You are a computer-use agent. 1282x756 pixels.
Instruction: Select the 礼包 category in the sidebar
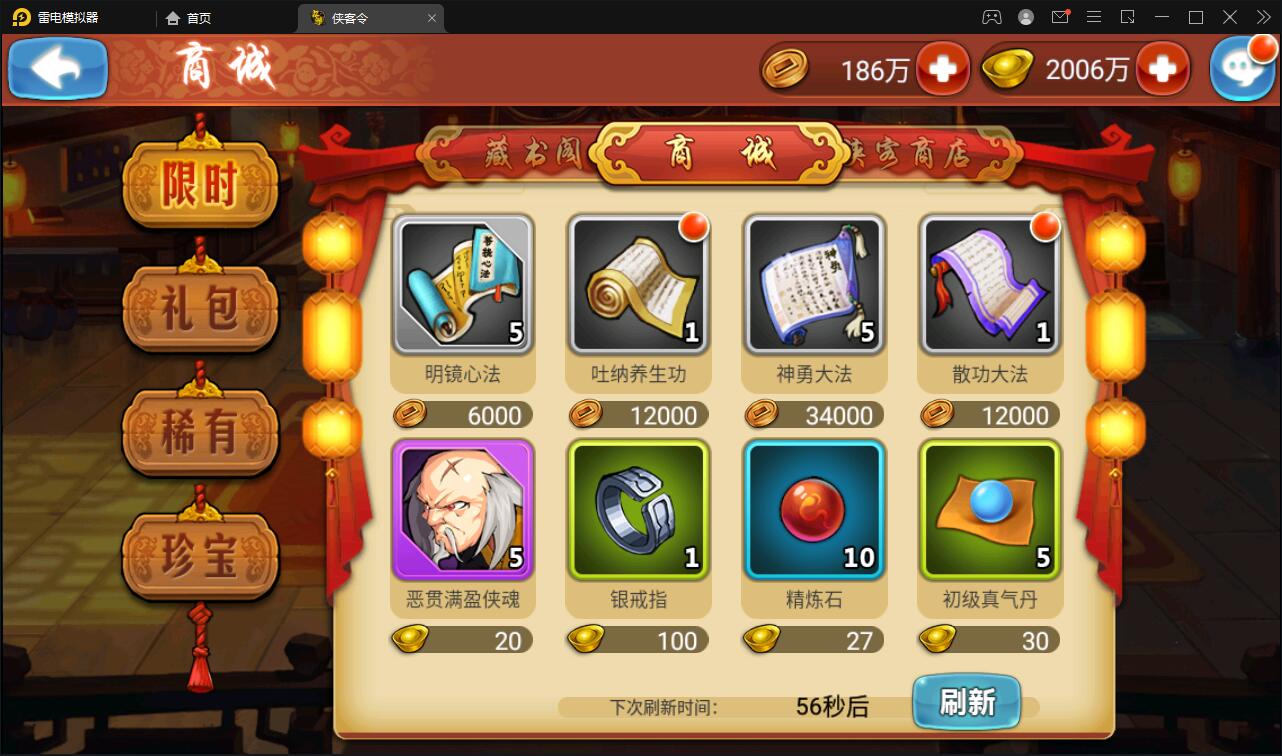199,308
